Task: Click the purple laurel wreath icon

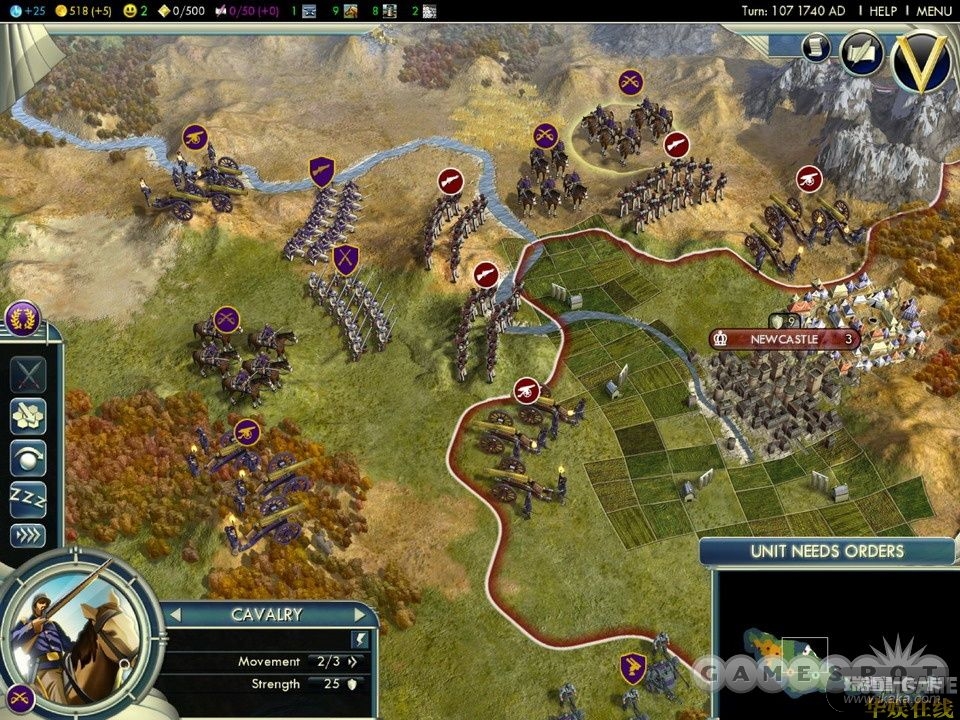Action: (22, 319)
